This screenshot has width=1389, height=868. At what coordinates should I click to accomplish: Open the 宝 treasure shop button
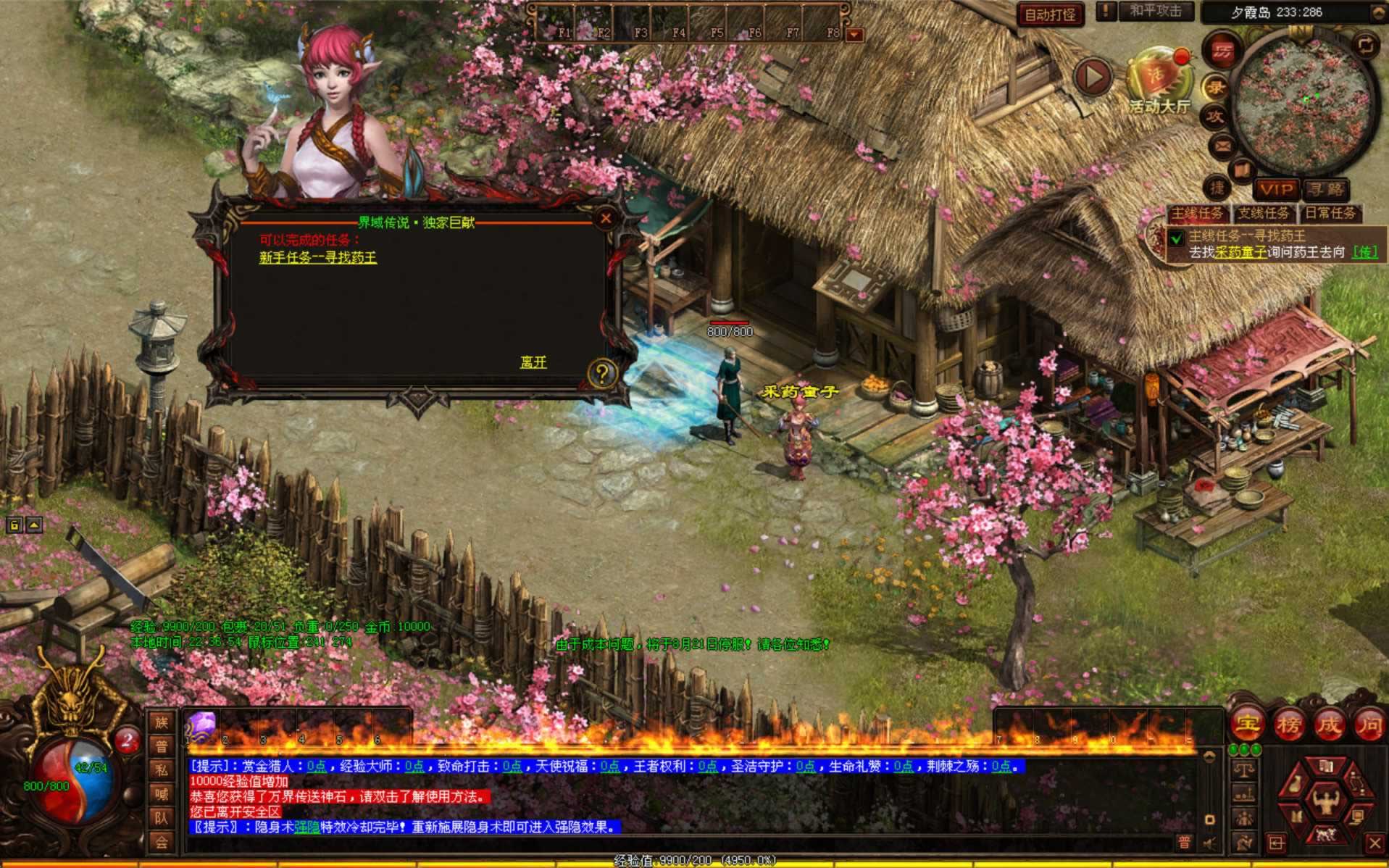click(1246, 724)
